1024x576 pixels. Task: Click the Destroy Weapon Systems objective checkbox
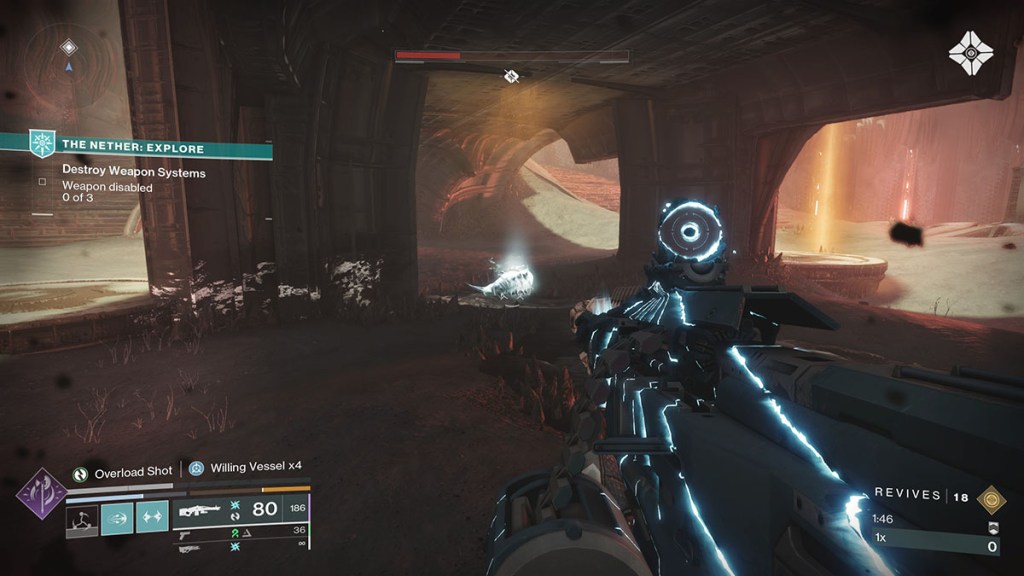42,182
